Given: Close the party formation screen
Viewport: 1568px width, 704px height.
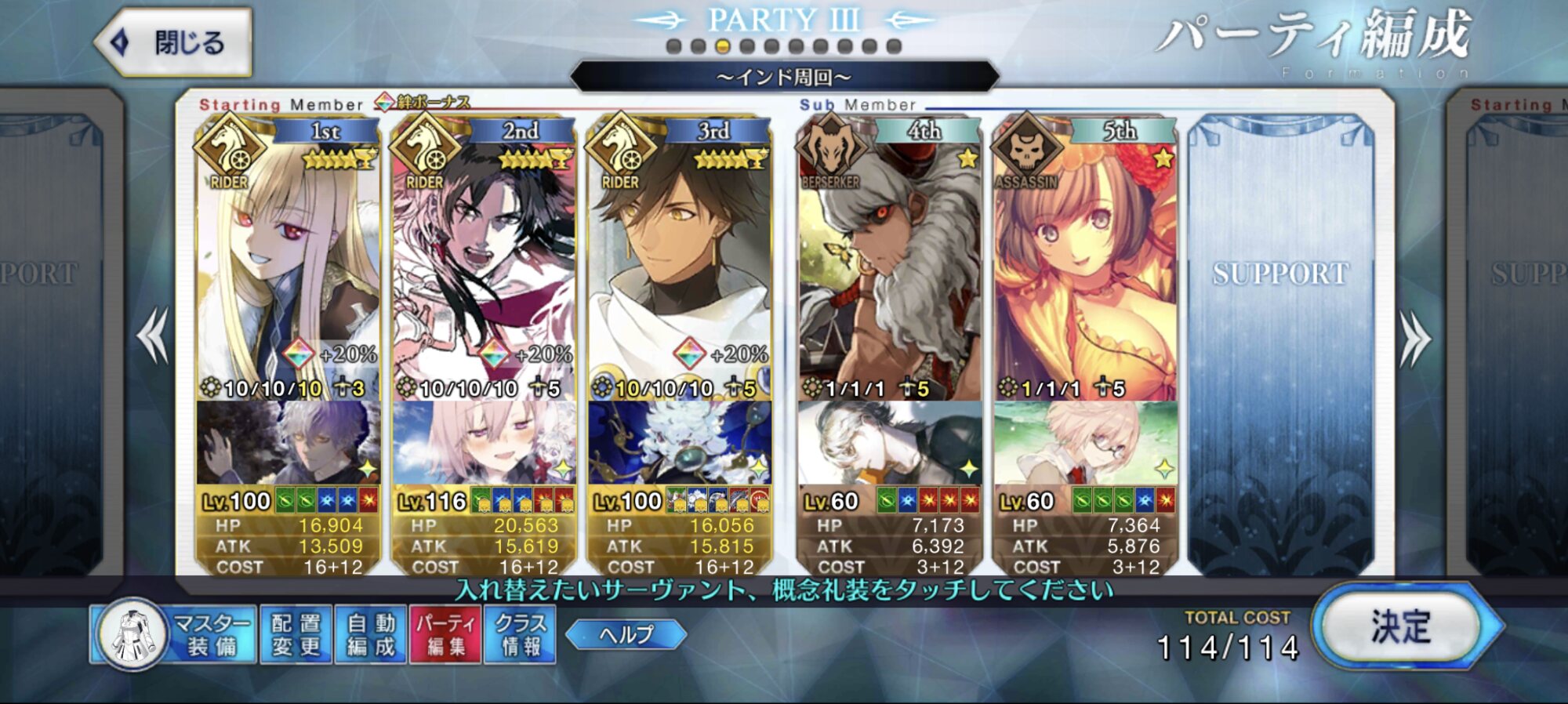Looking at the screenshot, I should 174,42.
